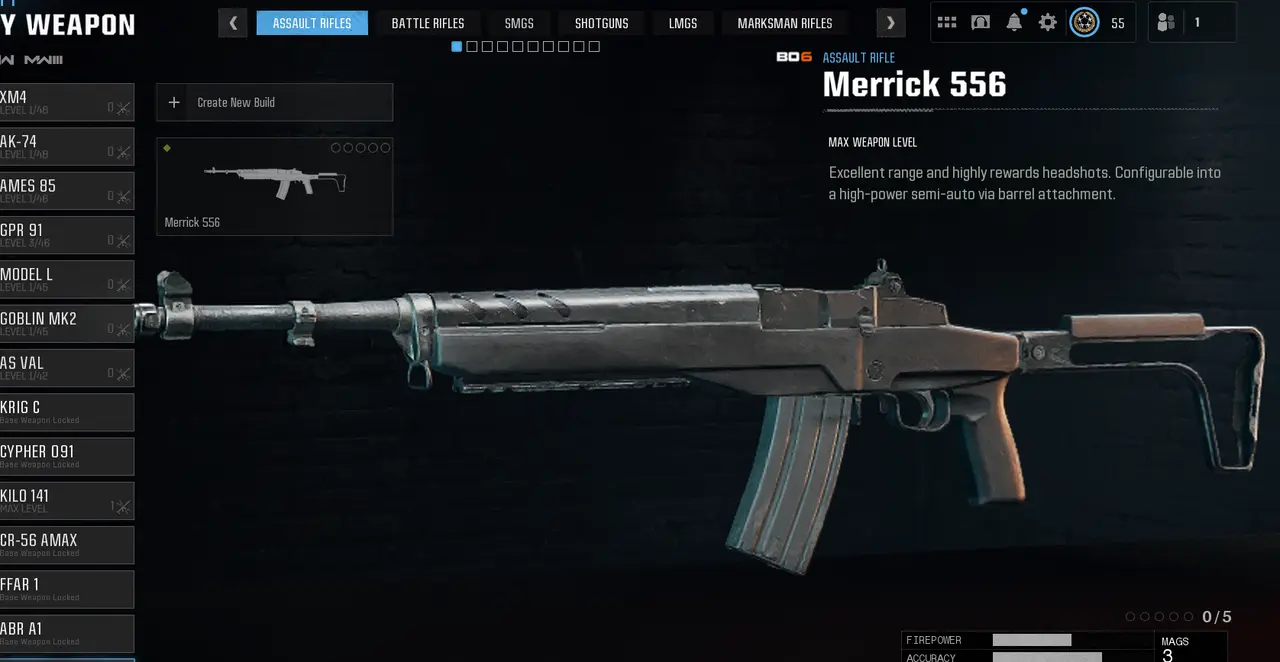Image resolution: width=1280 pixels, height=662 pixels.
Task: Select the Kilo 141 weapon row
Action: 66,500
